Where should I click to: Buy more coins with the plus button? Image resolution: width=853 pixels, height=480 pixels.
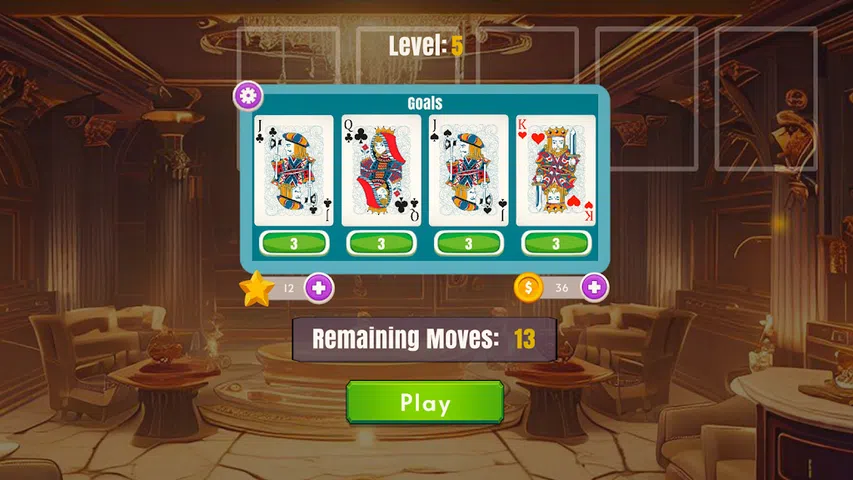[x=594, y=288]
